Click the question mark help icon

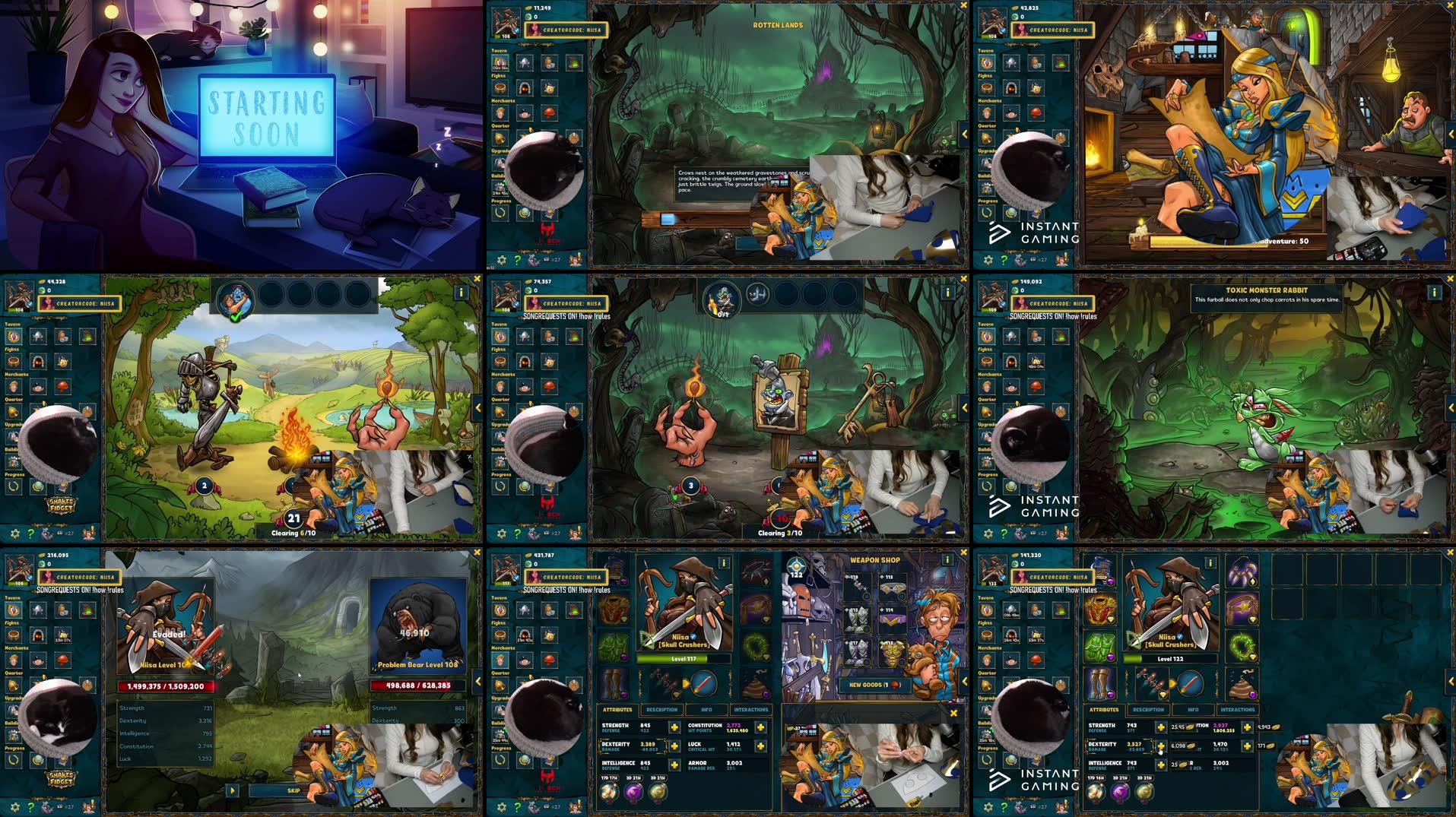pos(517,807)
